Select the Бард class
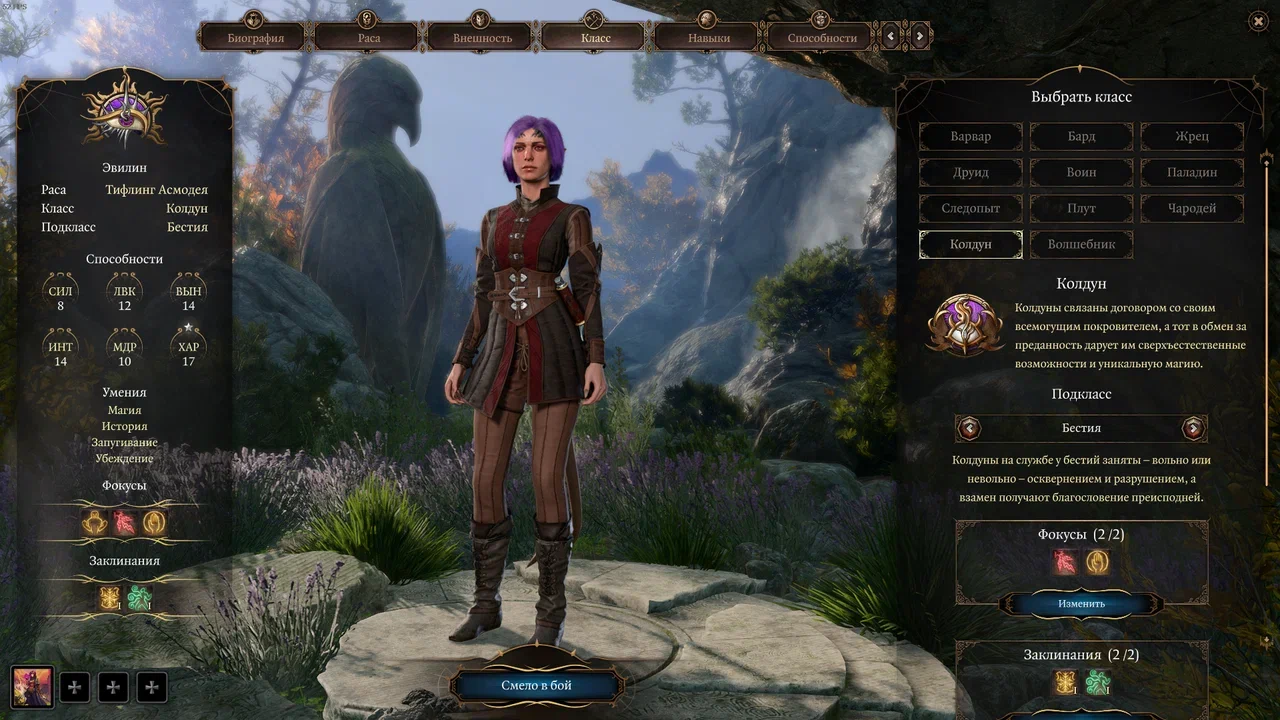1280x720 pixels. (1081, 136)
